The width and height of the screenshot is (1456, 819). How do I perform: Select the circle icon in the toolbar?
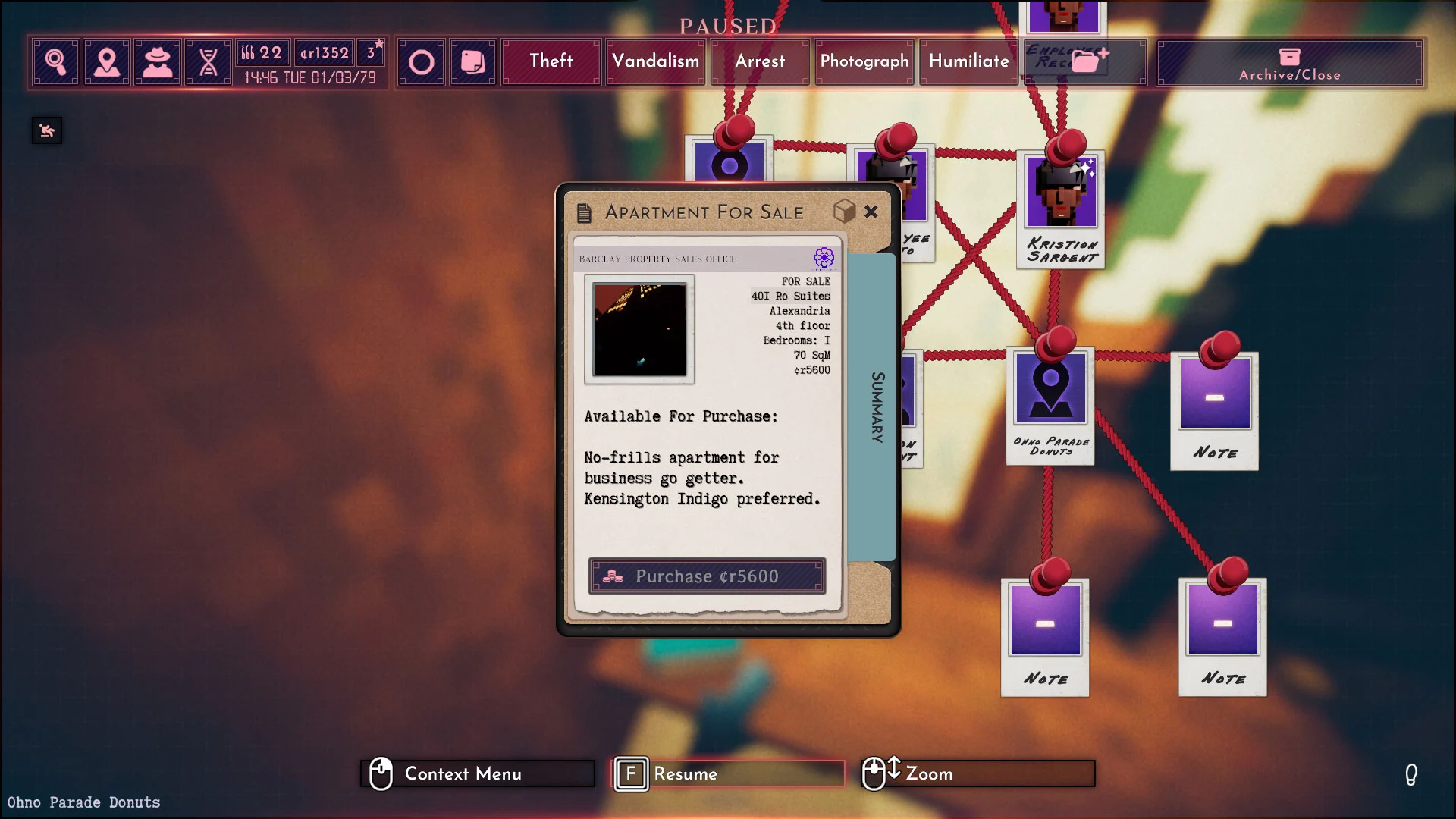422,62
